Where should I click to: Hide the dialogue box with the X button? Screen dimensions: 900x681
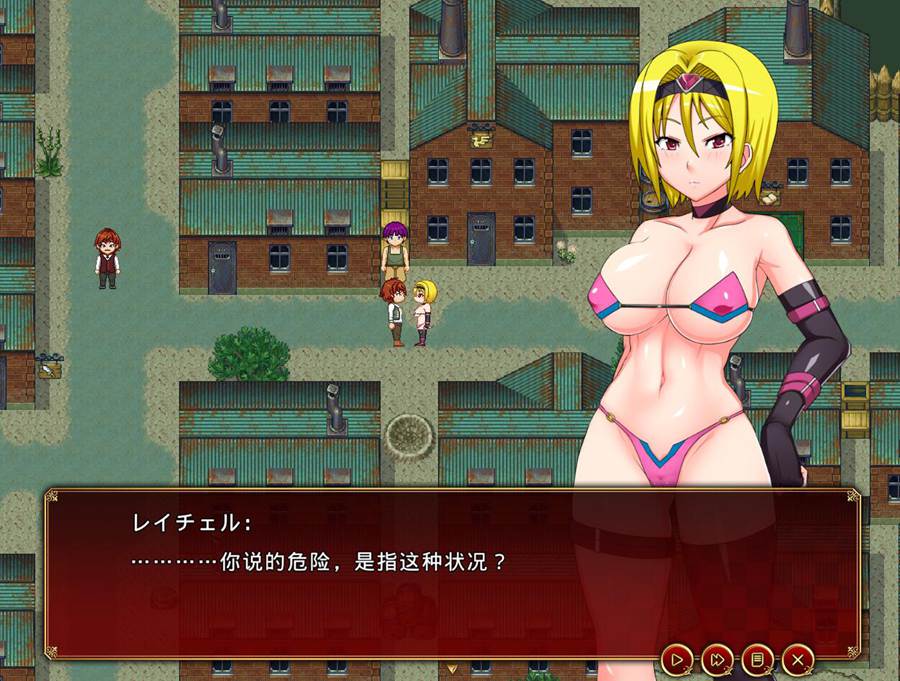[797, 659]
